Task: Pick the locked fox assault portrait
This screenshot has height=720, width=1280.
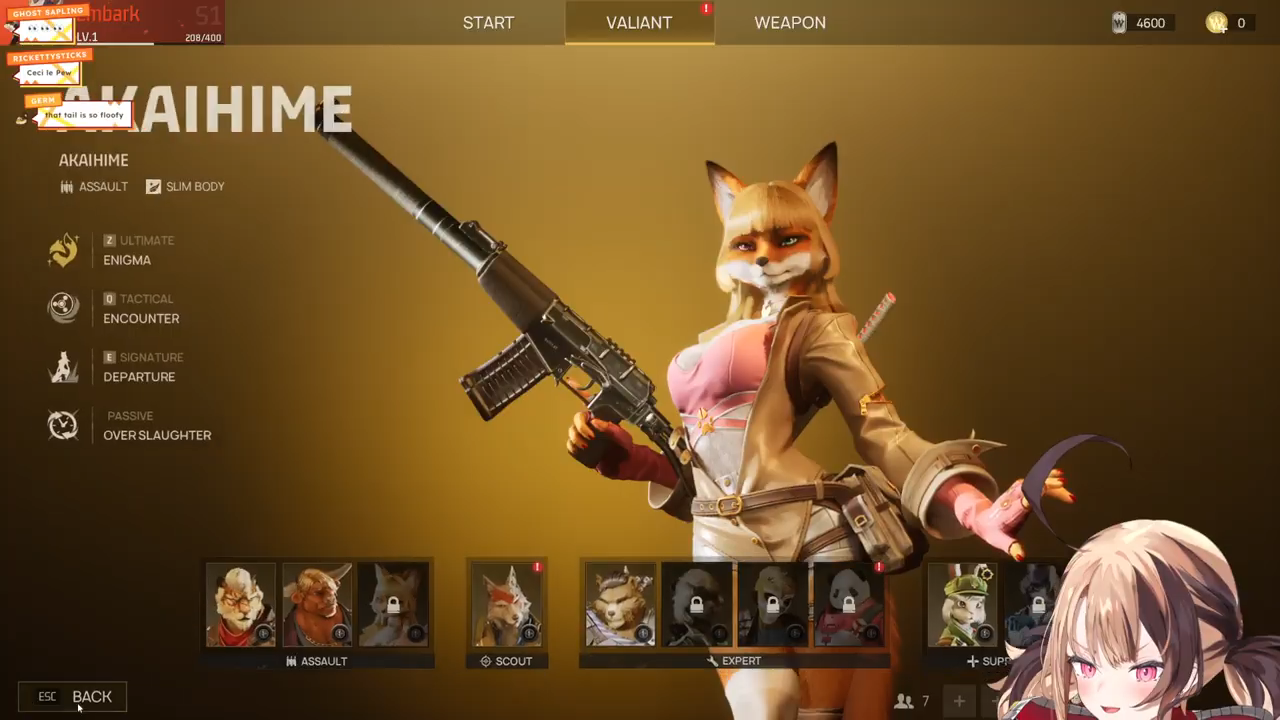Action: pos(393,604)
